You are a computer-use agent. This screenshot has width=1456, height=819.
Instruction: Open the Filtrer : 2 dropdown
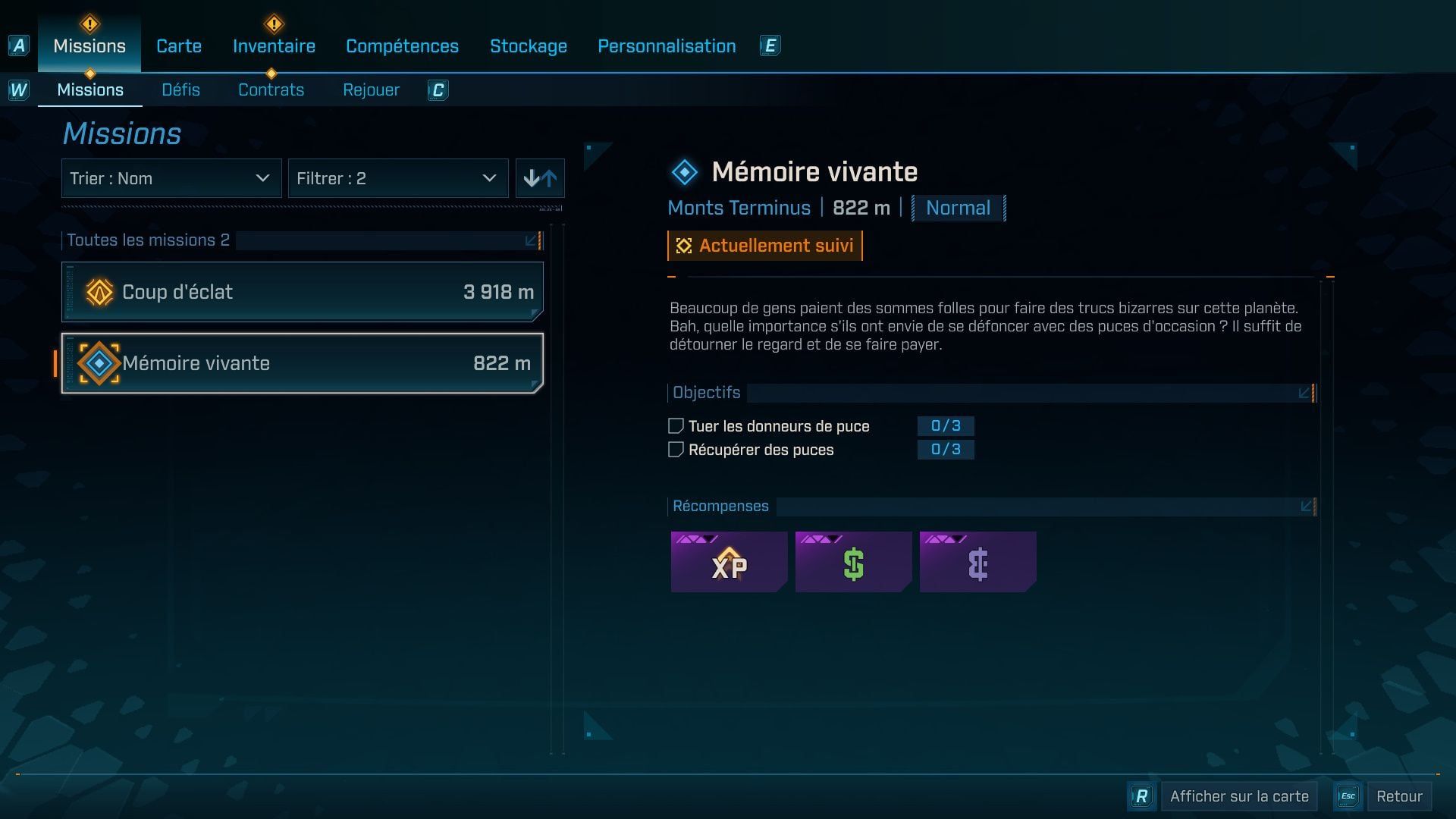coord(398,178)
